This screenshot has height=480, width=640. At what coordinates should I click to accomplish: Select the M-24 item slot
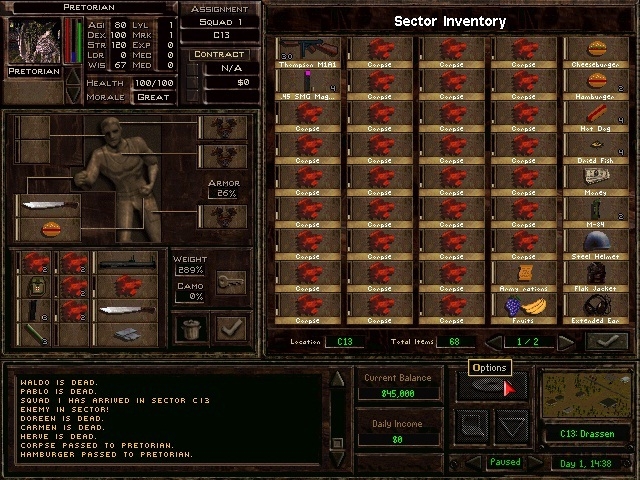[597, 208]
